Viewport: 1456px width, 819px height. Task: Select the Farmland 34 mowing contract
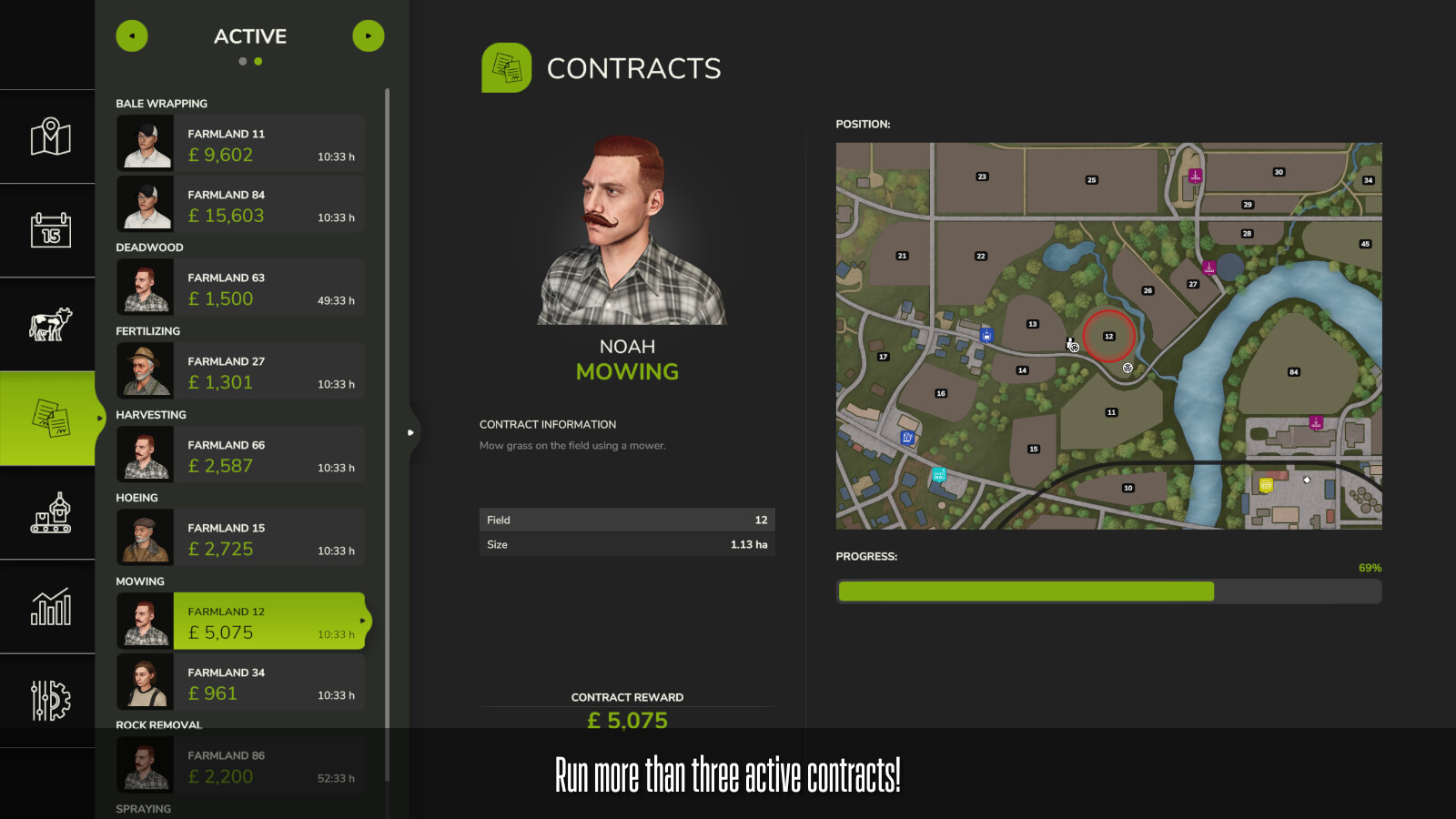tap(239, 682)
